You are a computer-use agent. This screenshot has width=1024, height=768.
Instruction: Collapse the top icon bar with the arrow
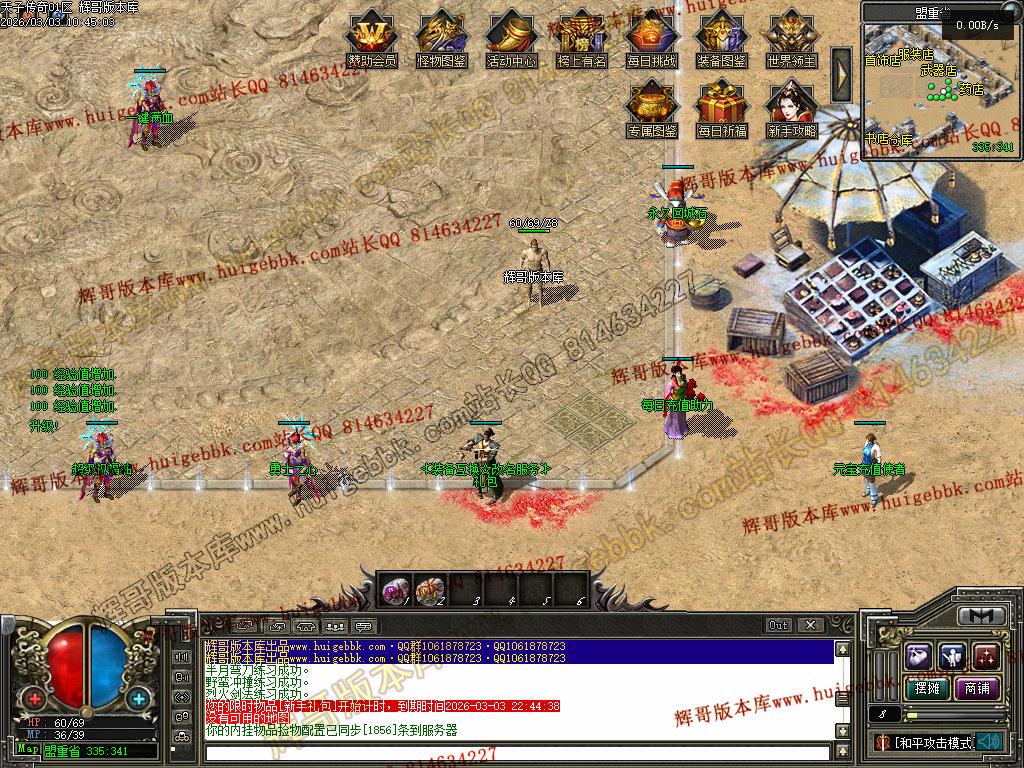[x=841, y=75]
